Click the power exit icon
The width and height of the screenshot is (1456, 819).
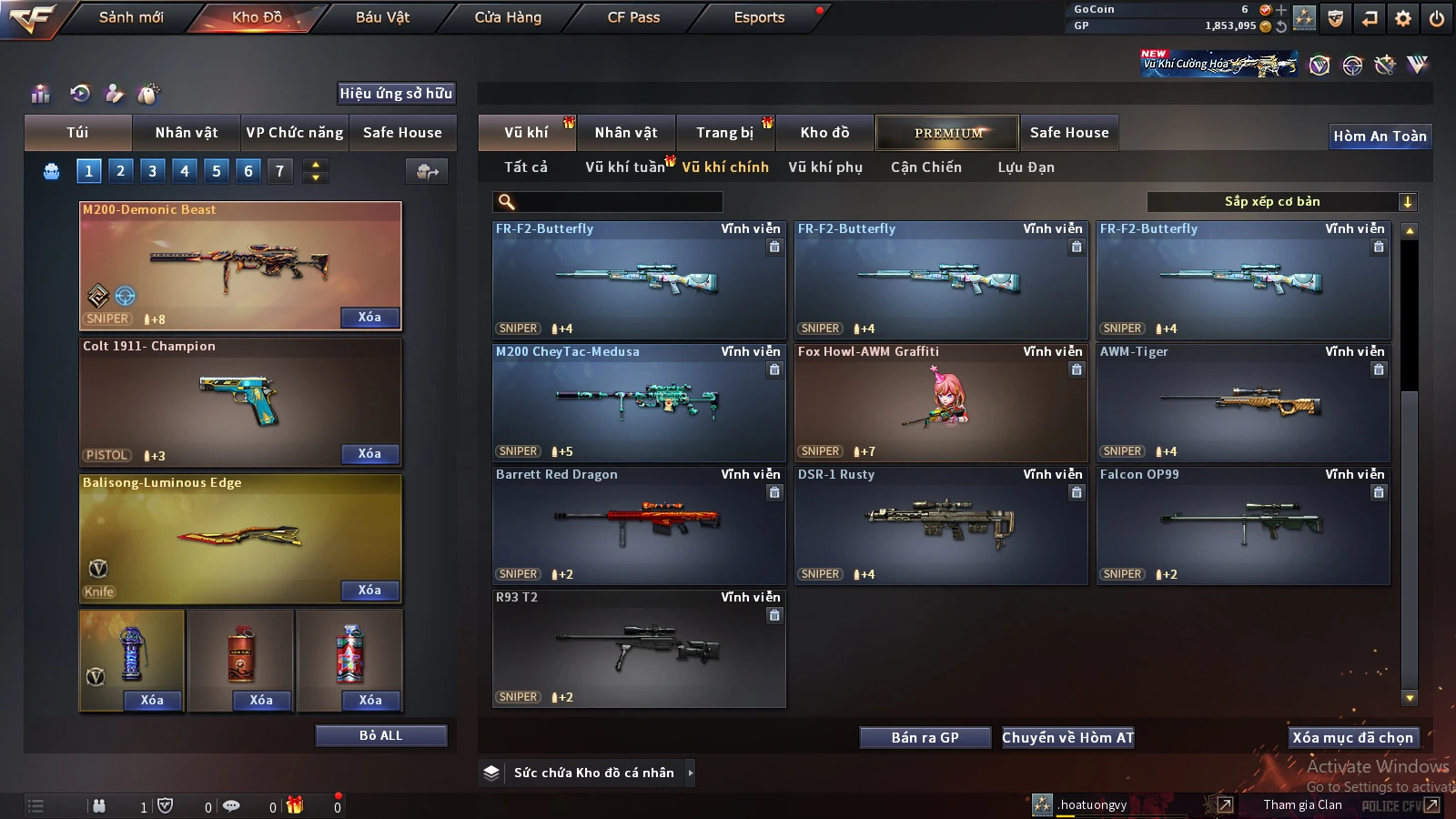(x=1437, y=18)
